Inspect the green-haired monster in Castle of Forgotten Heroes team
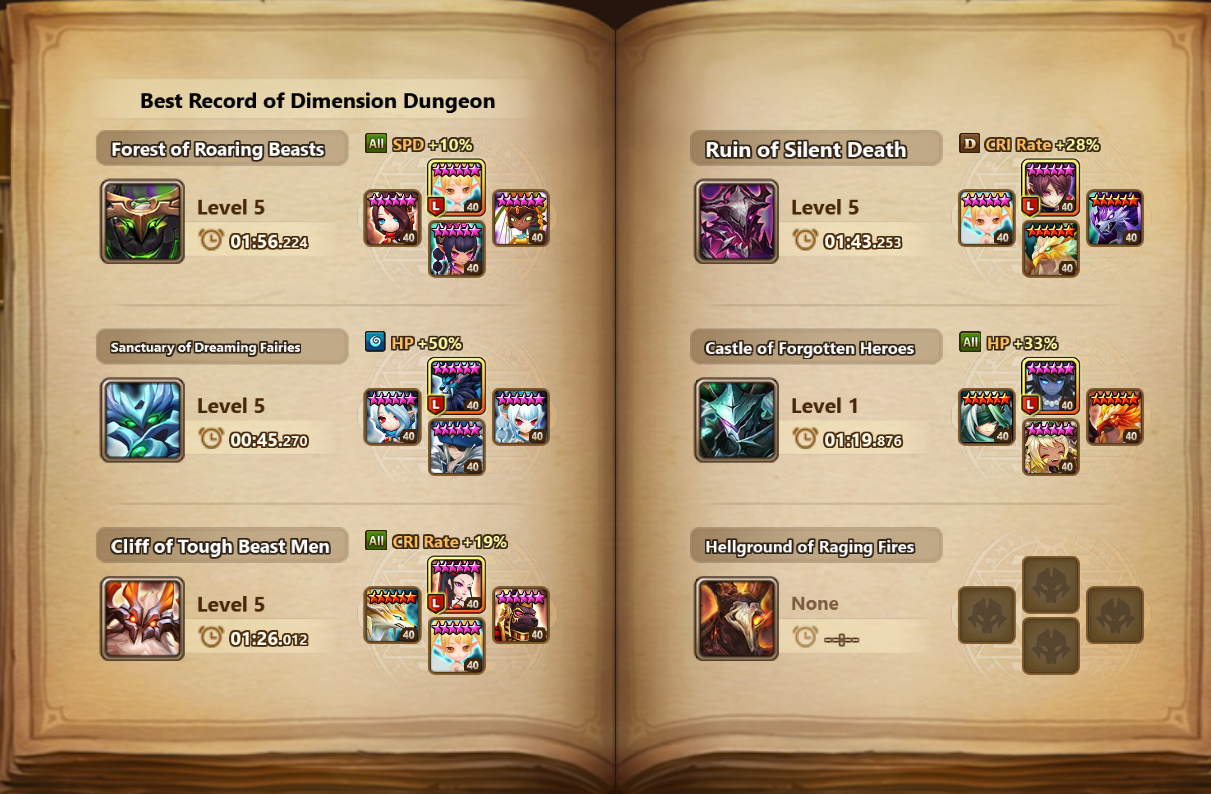This screenshot has width=1211, height=794. [987, 417]
